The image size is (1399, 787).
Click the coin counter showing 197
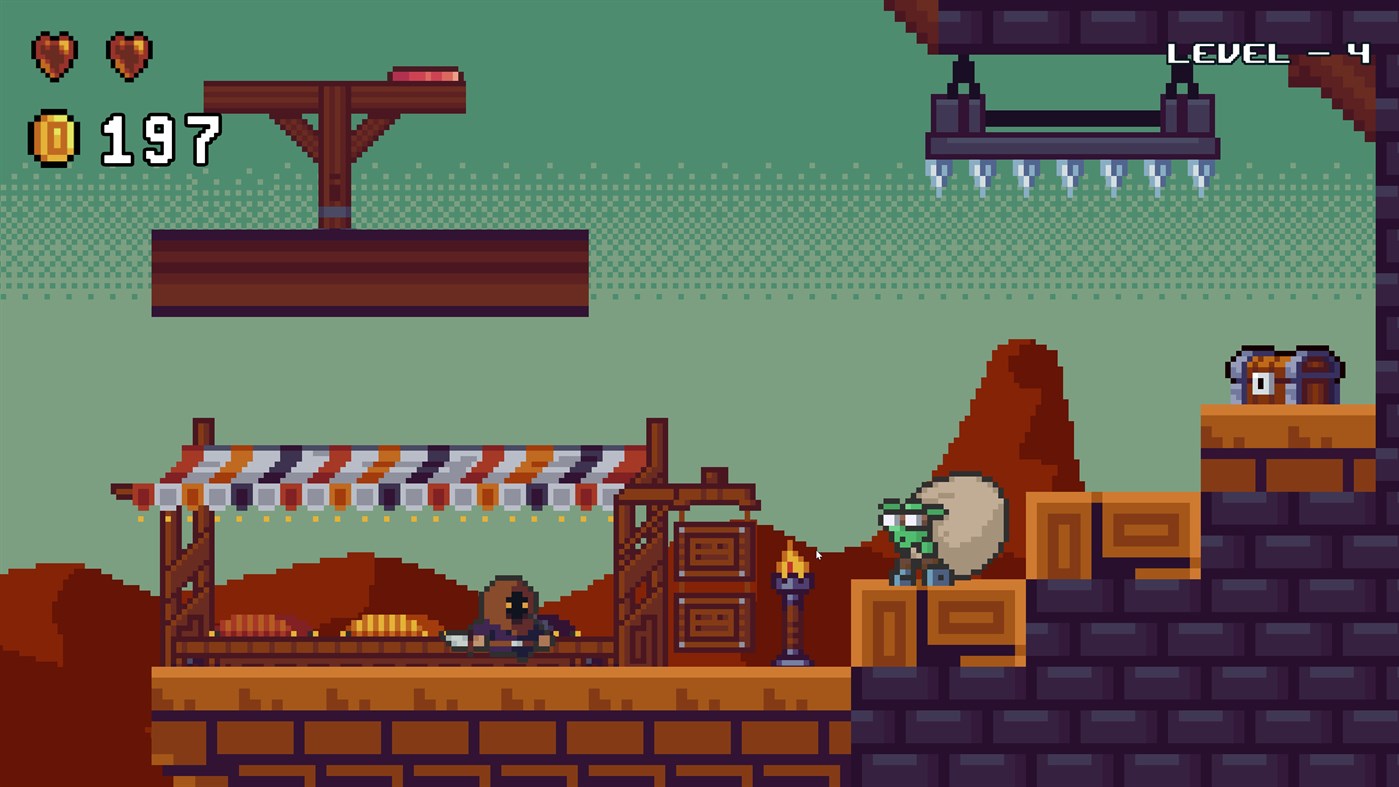point(160,138)
